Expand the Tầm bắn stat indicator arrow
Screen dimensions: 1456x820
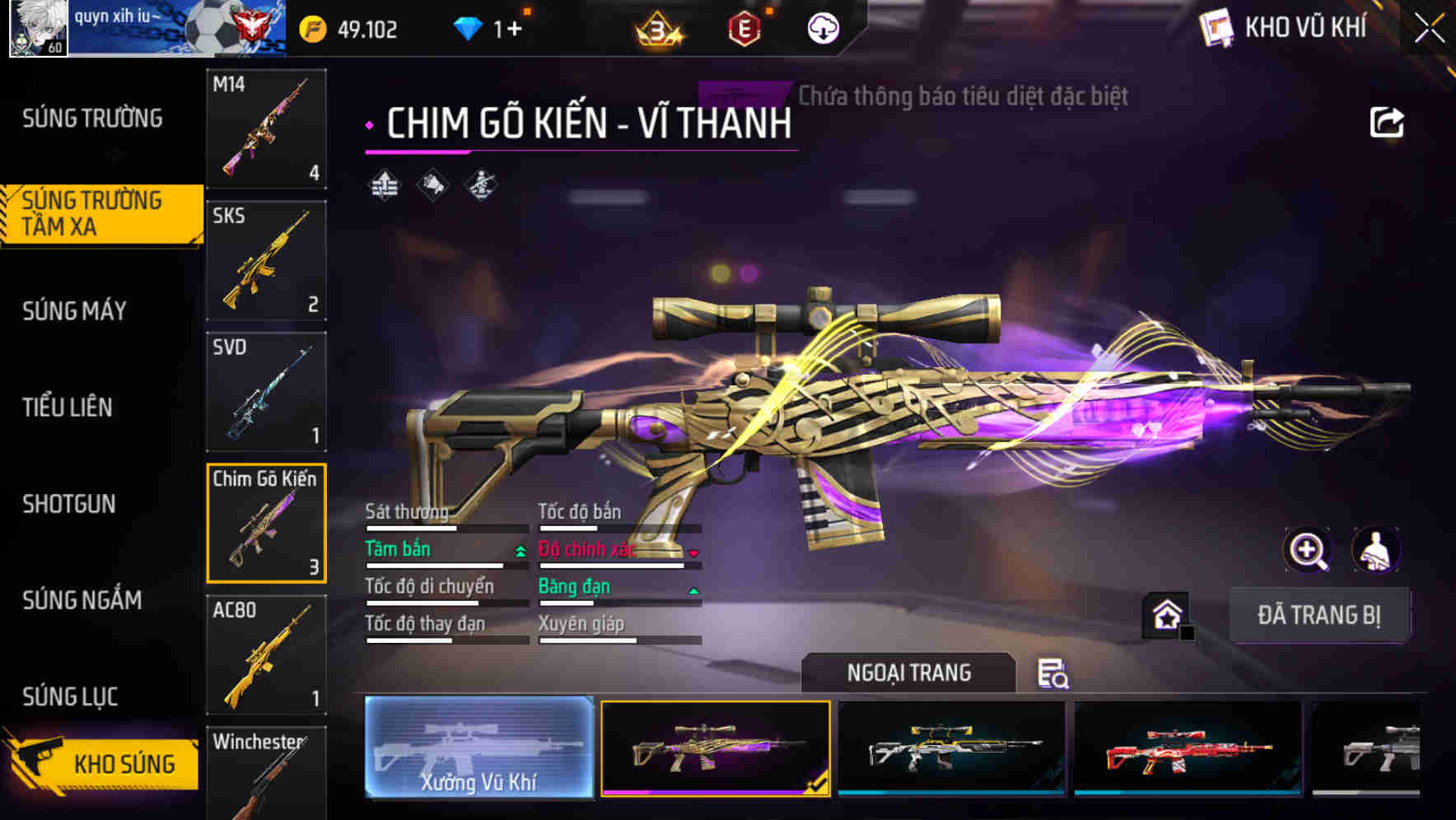pyautogui.click(x=520, y=552)
